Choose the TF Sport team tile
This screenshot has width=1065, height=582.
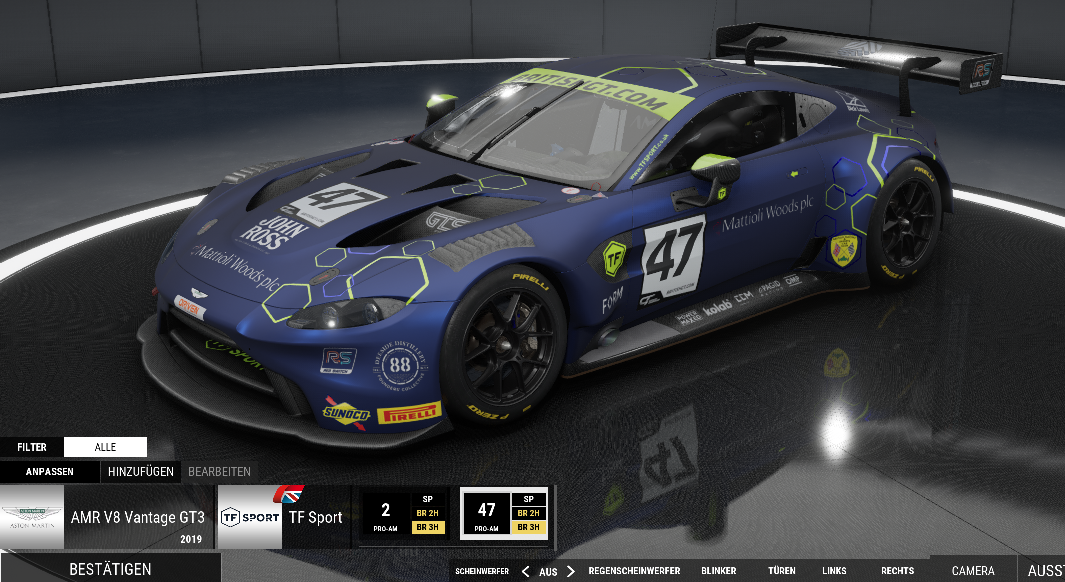pyautogui.click(x=283, y=517)
